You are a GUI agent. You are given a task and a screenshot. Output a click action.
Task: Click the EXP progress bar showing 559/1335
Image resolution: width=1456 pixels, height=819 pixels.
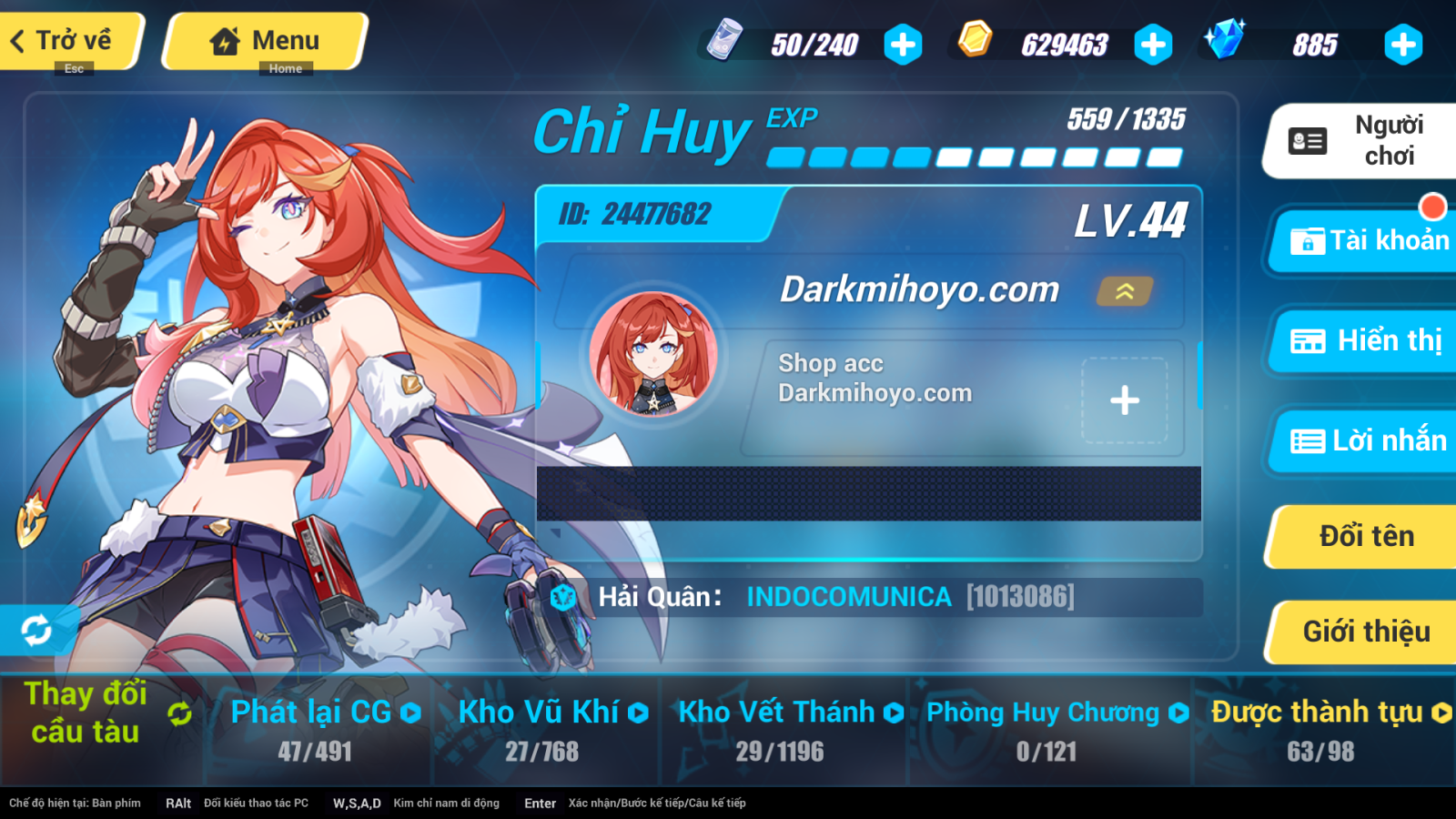tap(974, 157)
